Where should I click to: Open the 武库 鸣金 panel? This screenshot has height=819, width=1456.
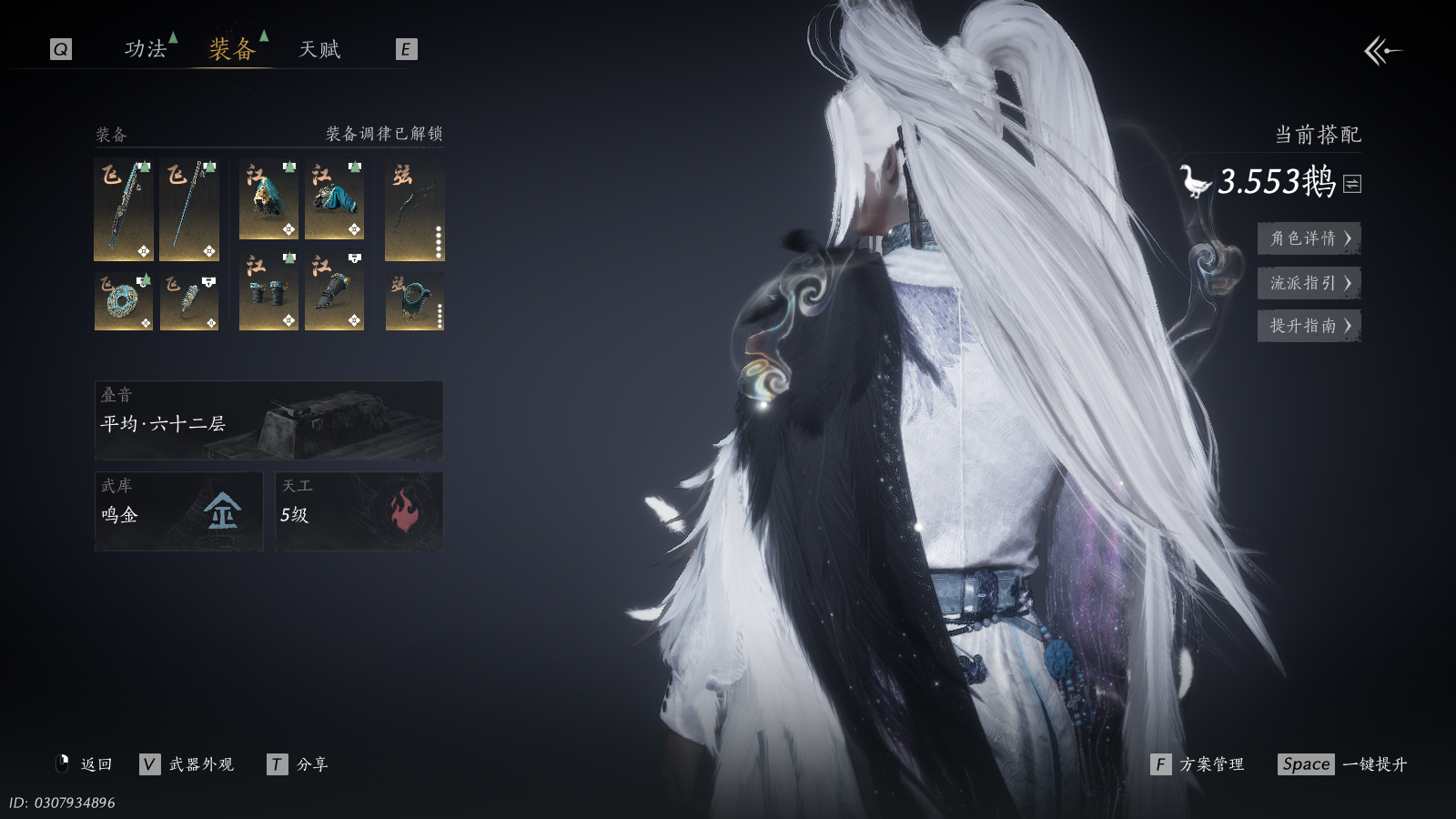click(x=178, y=511)
